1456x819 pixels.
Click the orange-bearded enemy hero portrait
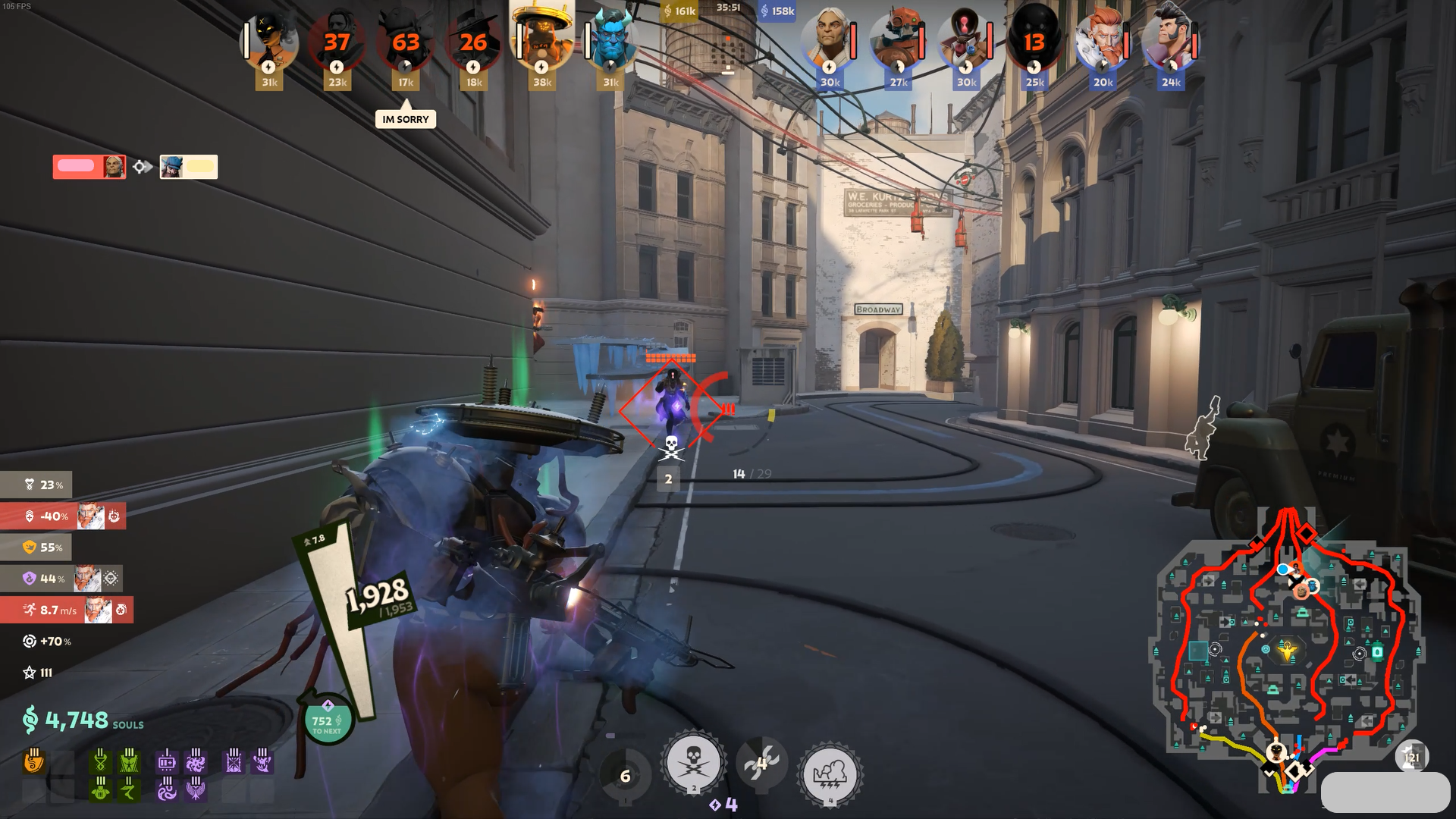[1103, 42]
